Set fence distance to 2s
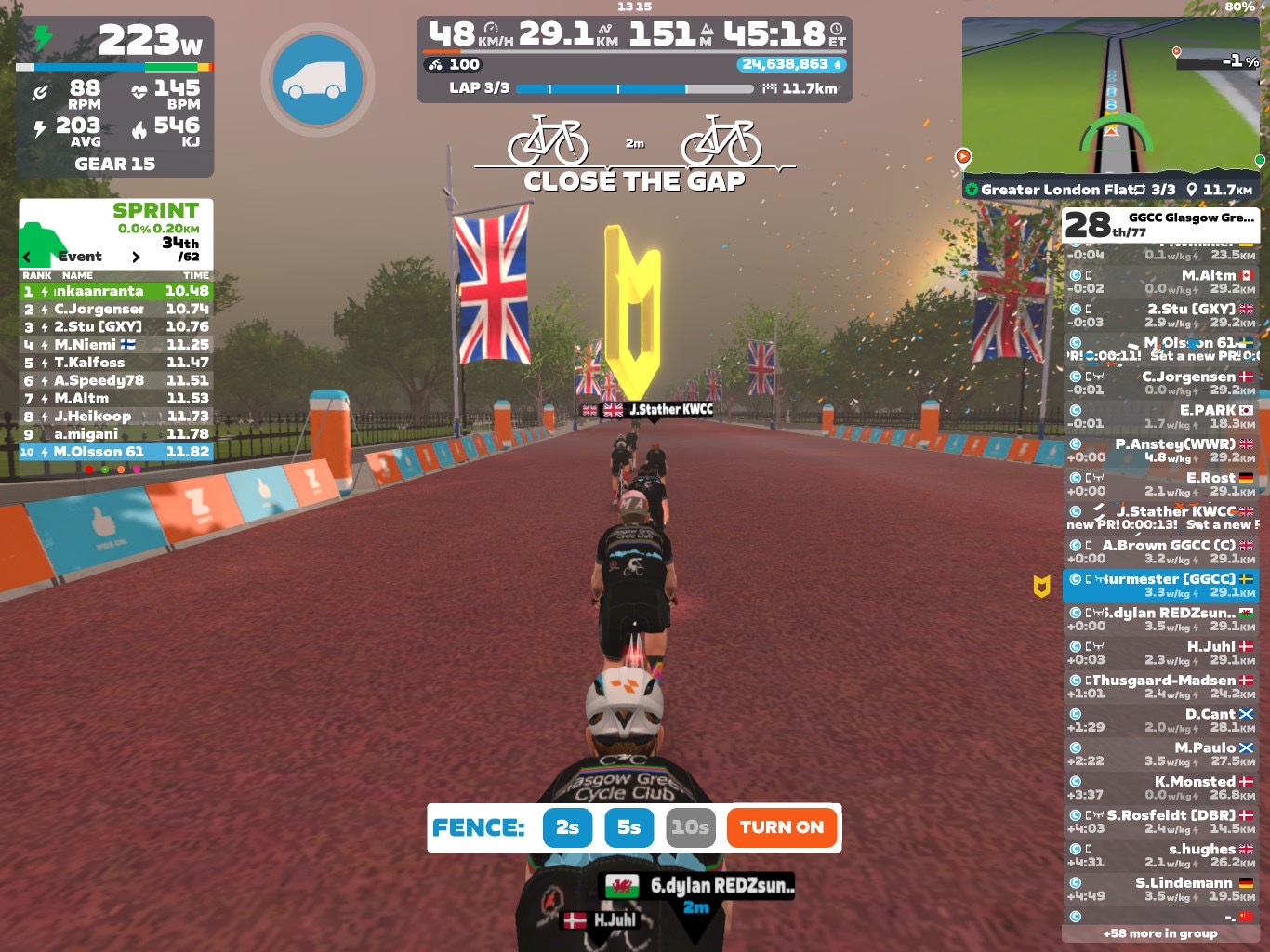The width and height of the screenshot is (1270, 952). tap(567, 827)
